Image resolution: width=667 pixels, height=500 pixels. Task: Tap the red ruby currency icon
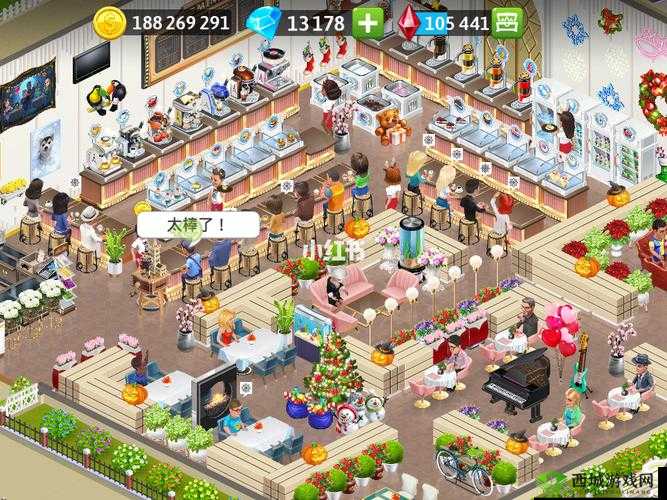click(x=408, y=22)
